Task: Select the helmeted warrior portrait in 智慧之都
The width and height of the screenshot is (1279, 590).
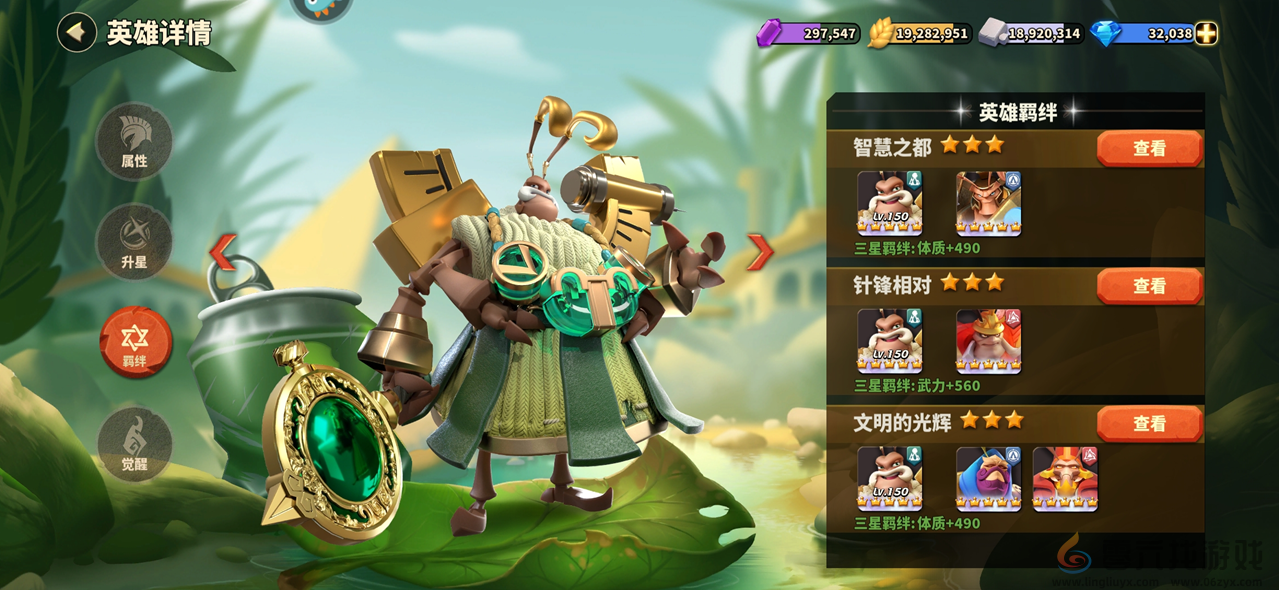Action: (988, 203)
